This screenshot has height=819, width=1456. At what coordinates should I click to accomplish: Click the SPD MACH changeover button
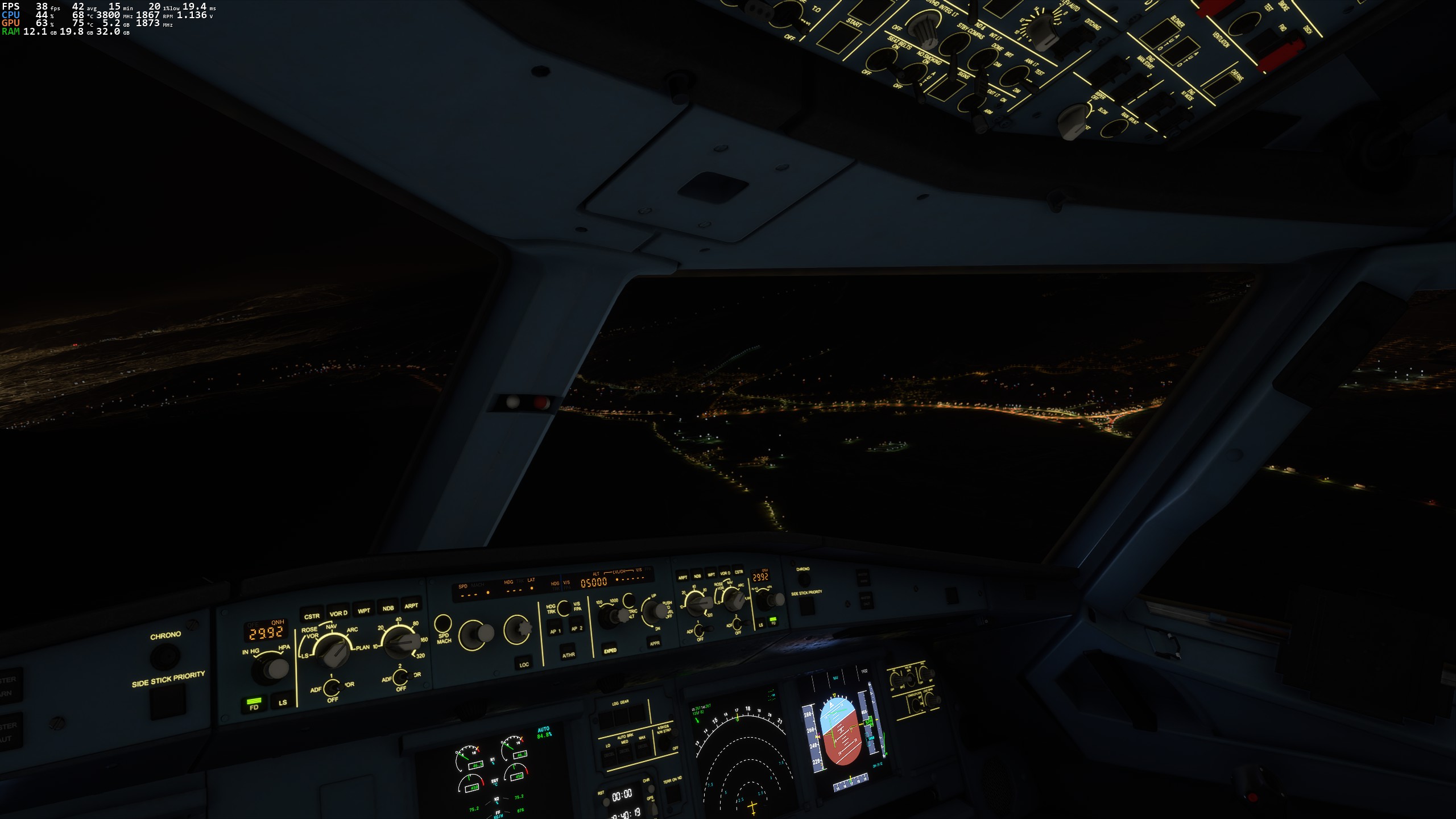tap(442, 624)
